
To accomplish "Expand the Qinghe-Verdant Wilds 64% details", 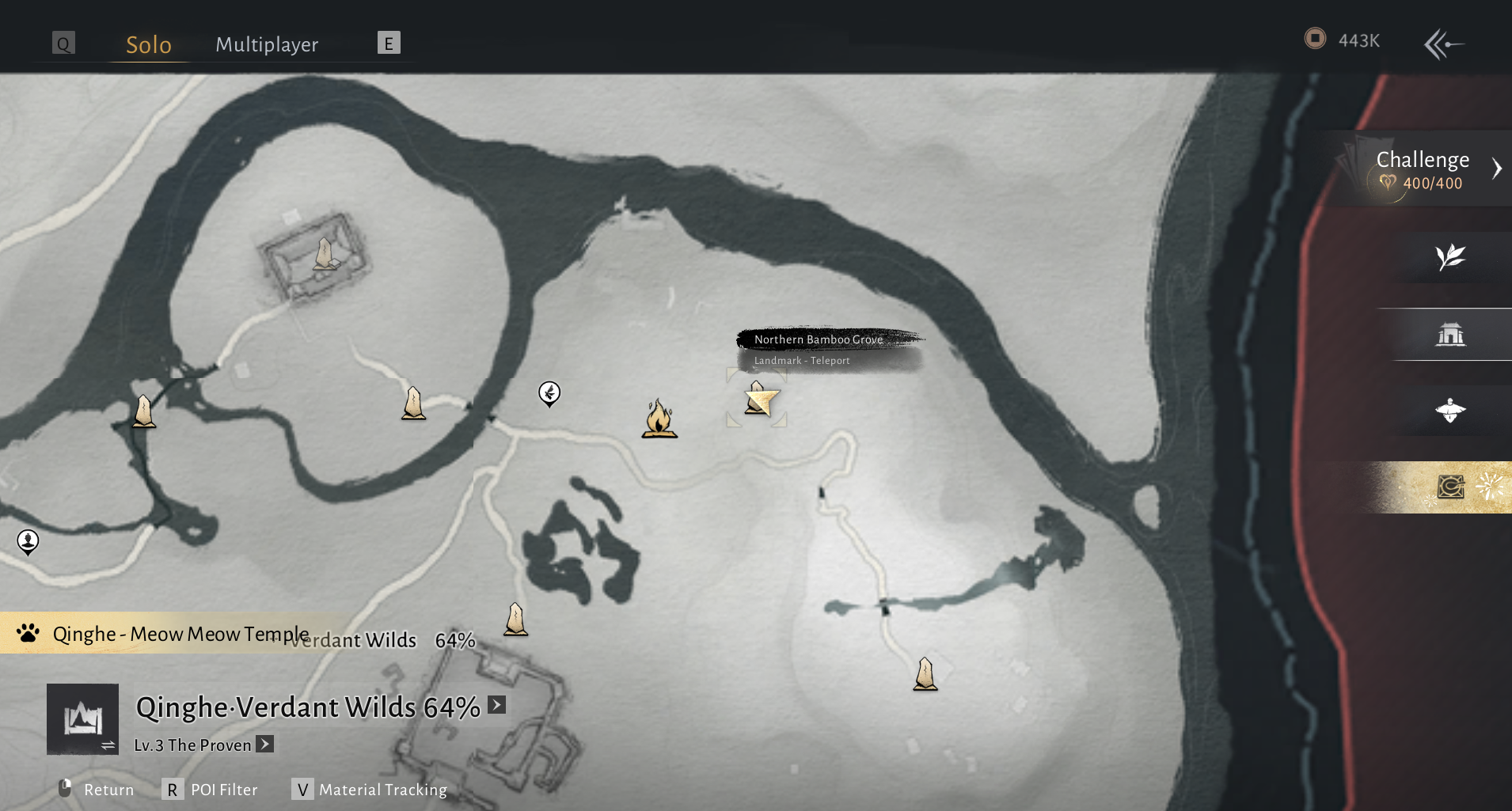I will (496, 705).
